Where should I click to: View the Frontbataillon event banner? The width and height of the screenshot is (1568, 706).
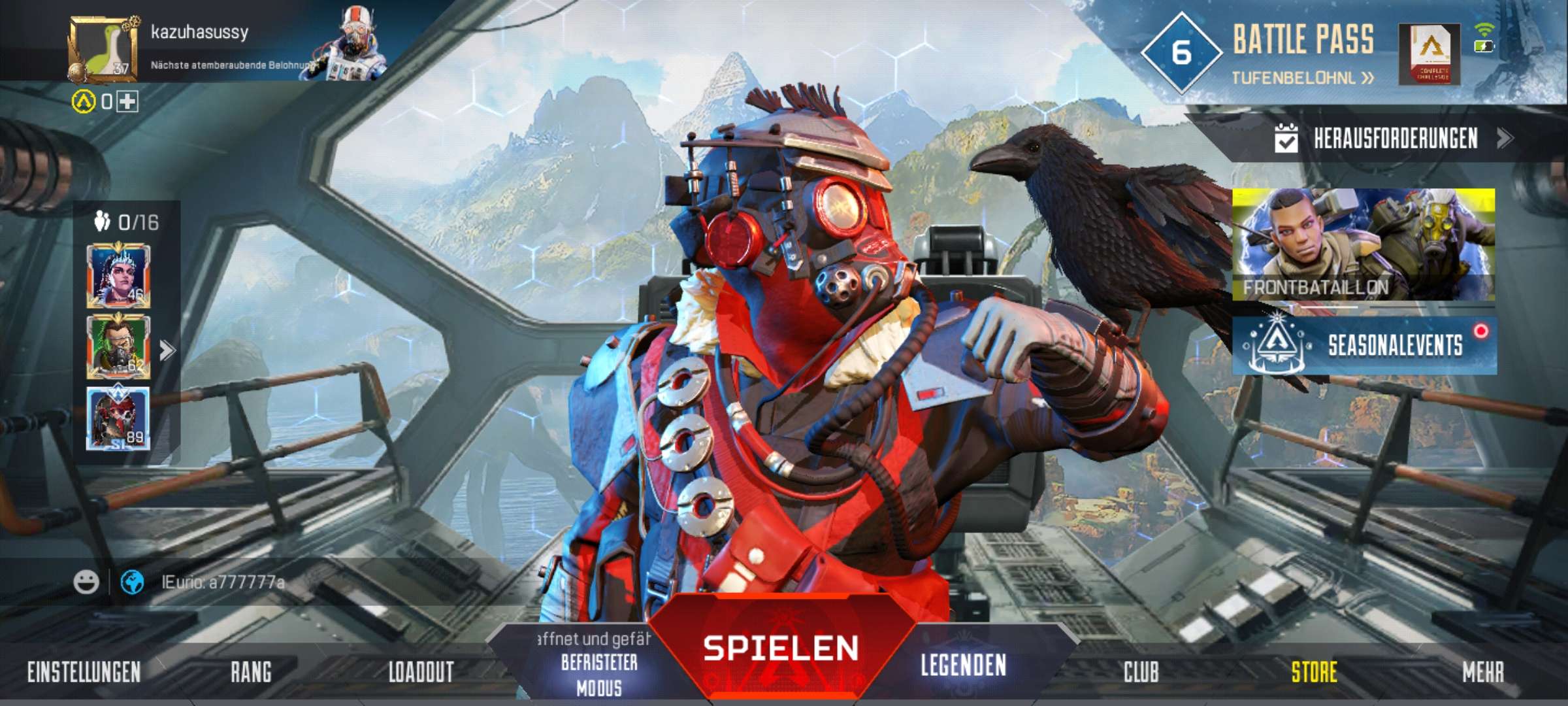pos(1364,244)
